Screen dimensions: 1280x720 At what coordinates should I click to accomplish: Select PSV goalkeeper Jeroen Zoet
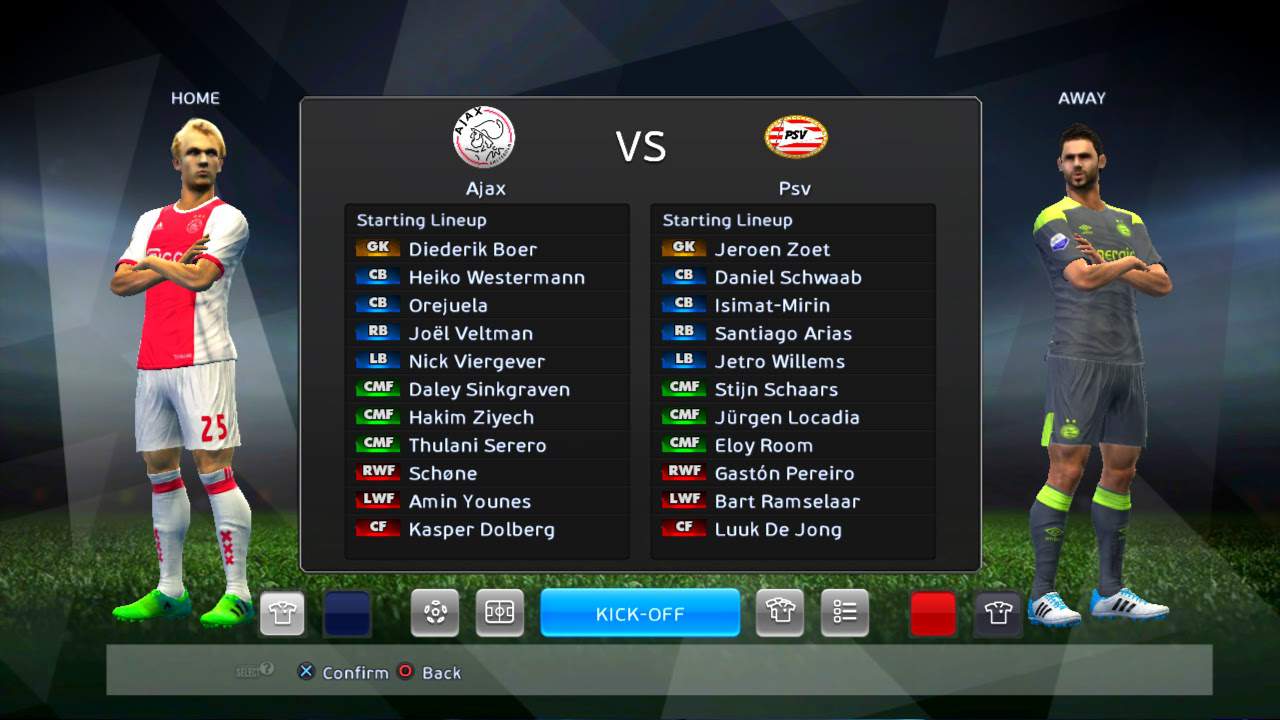click(772, 249)
